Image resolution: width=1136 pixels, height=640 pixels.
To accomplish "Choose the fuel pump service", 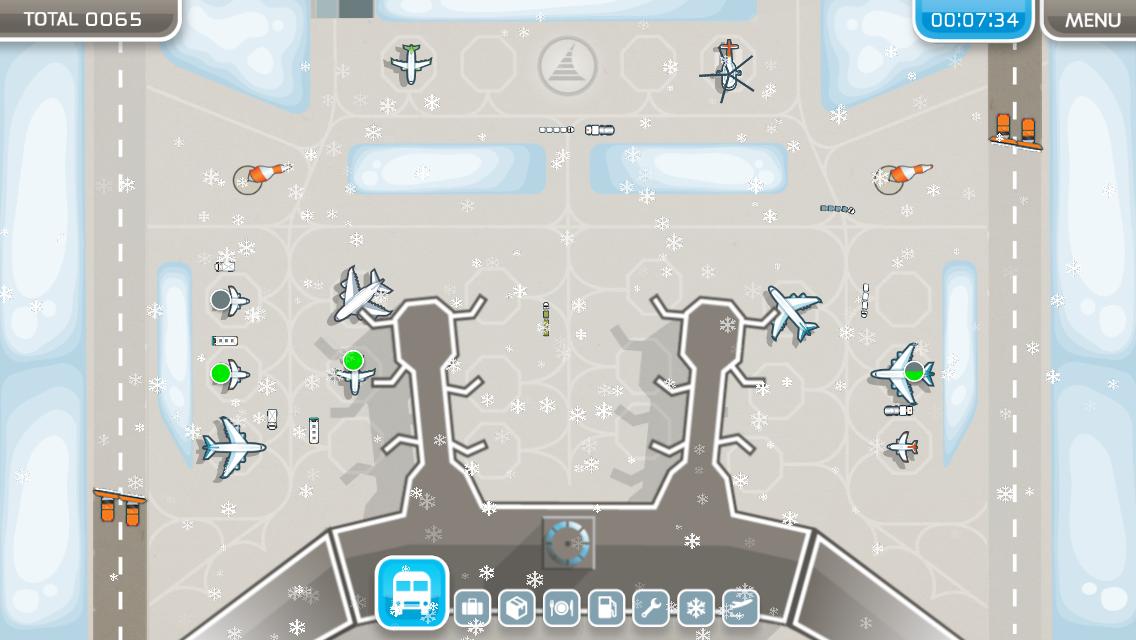I will (606, 607).
